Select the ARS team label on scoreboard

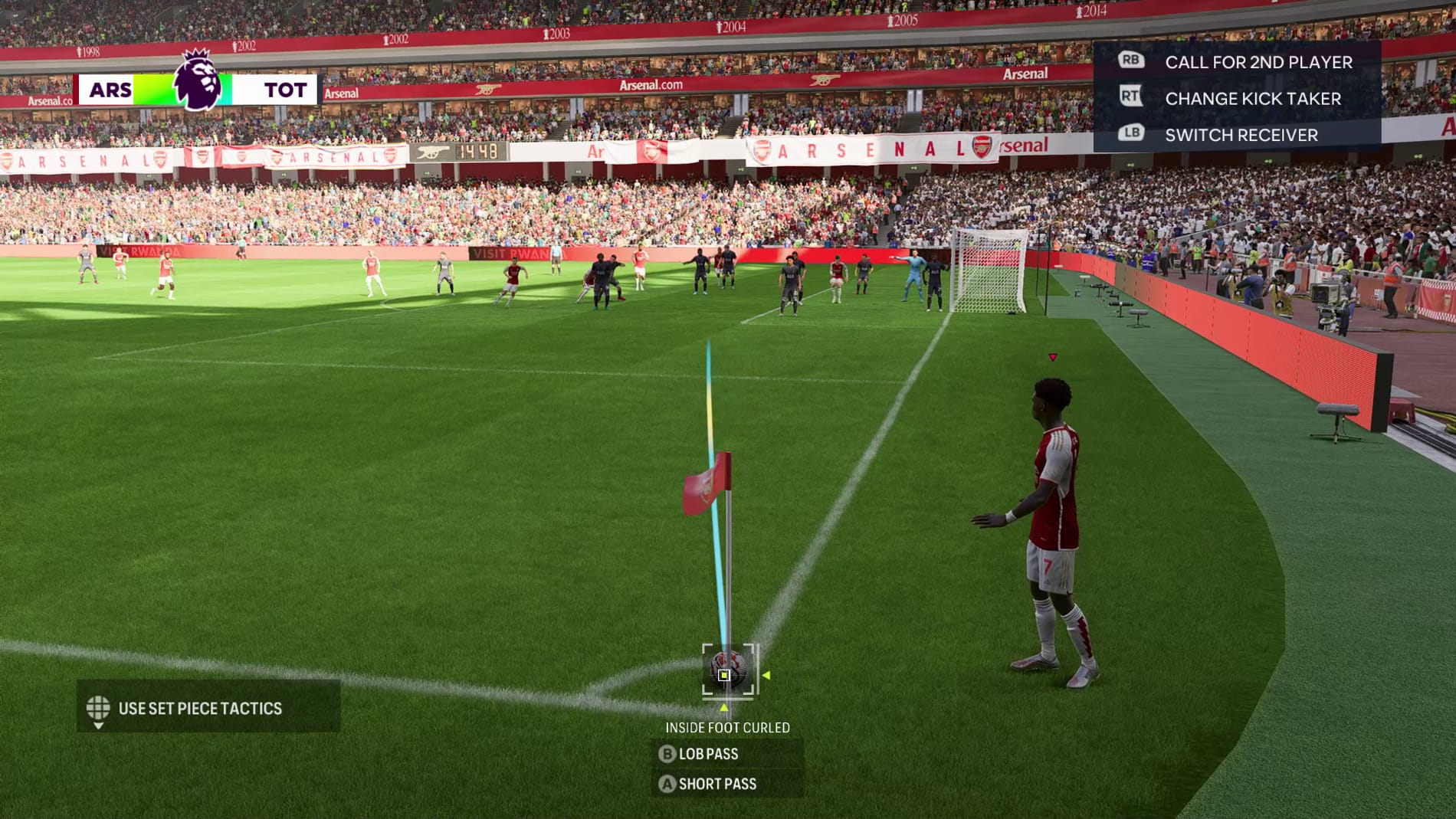(113, 90)
